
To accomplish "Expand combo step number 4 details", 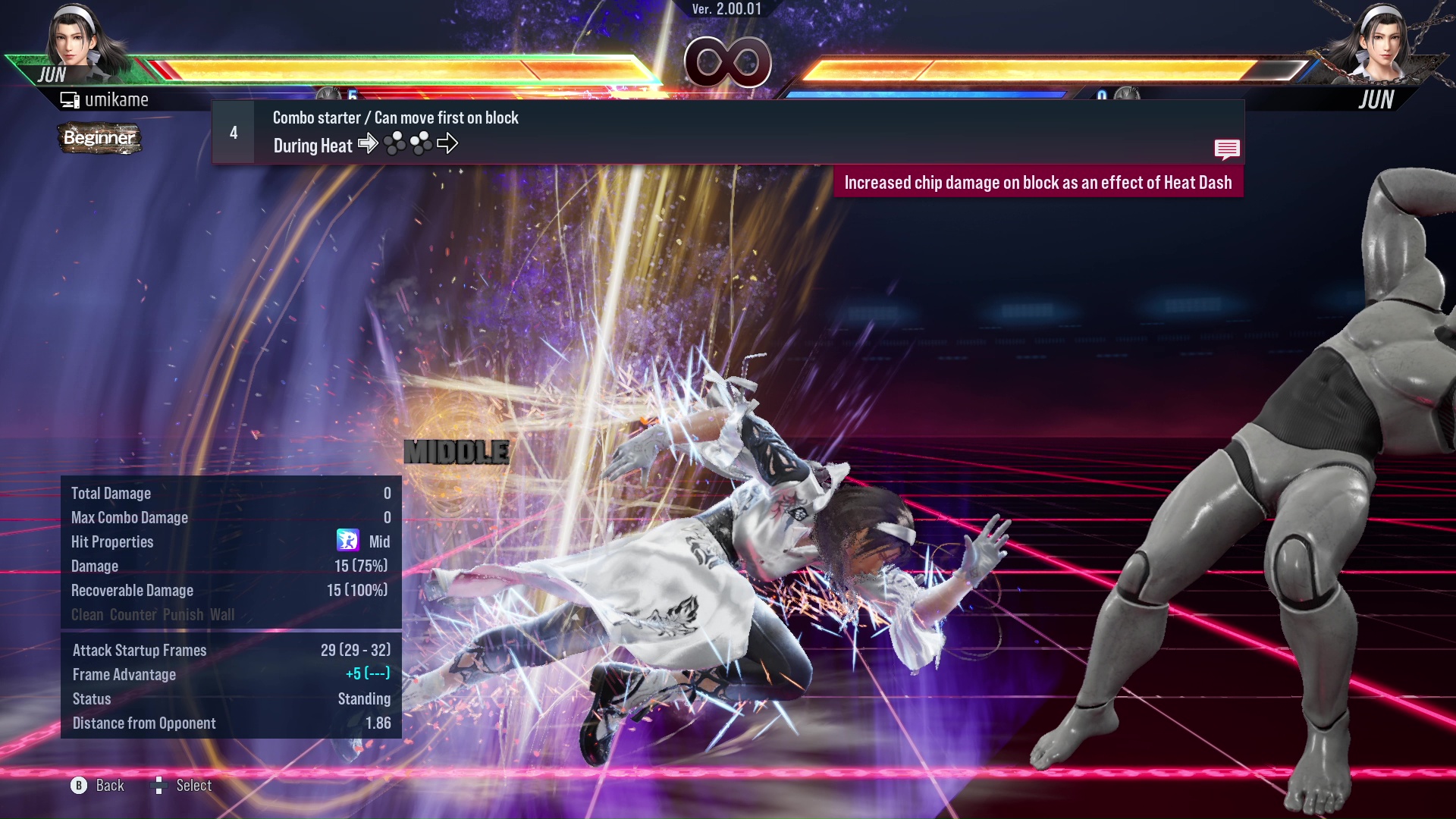I will tap(234, 132).
